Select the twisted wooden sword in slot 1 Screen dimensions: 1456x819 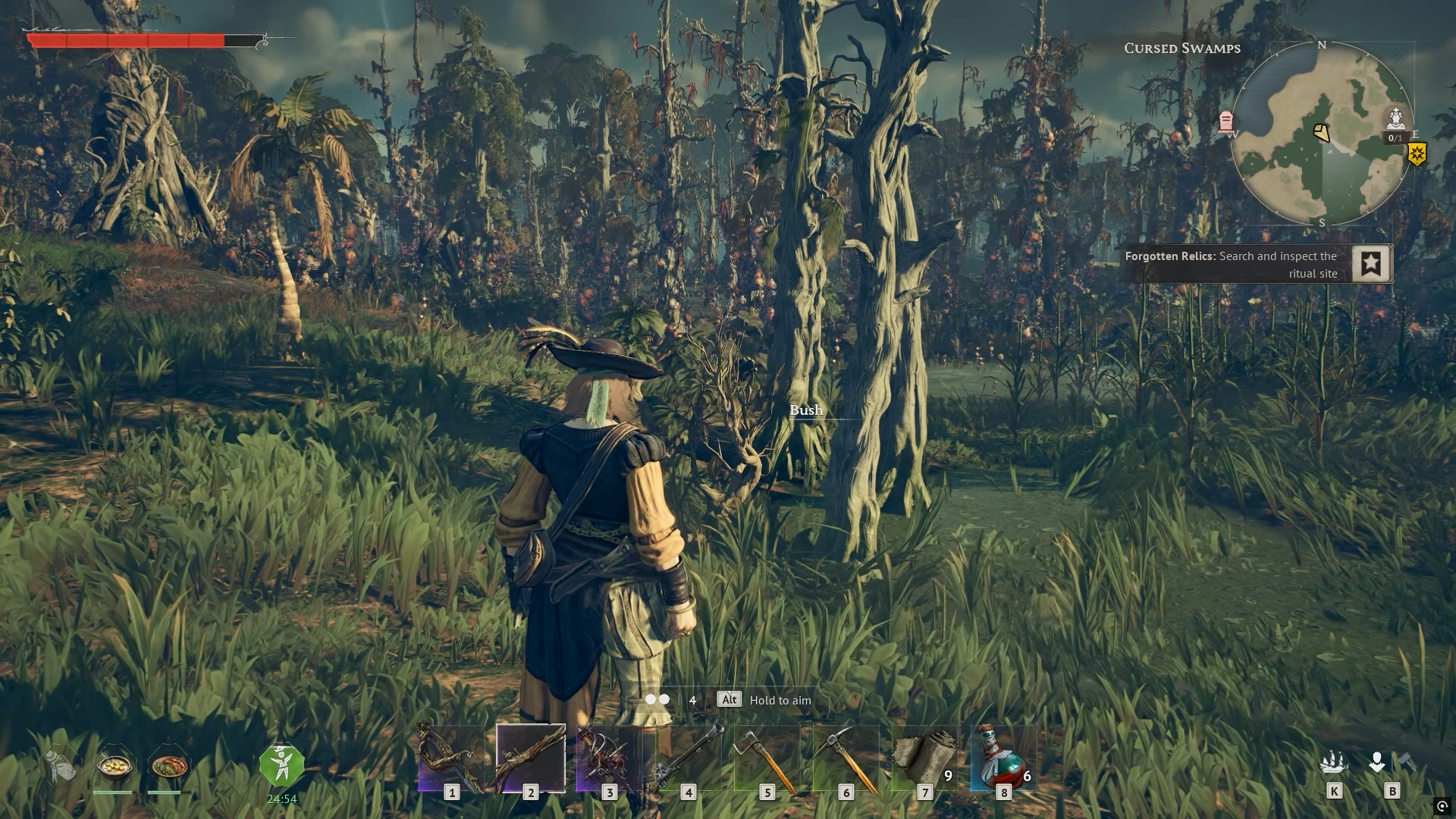click(452, 759)
